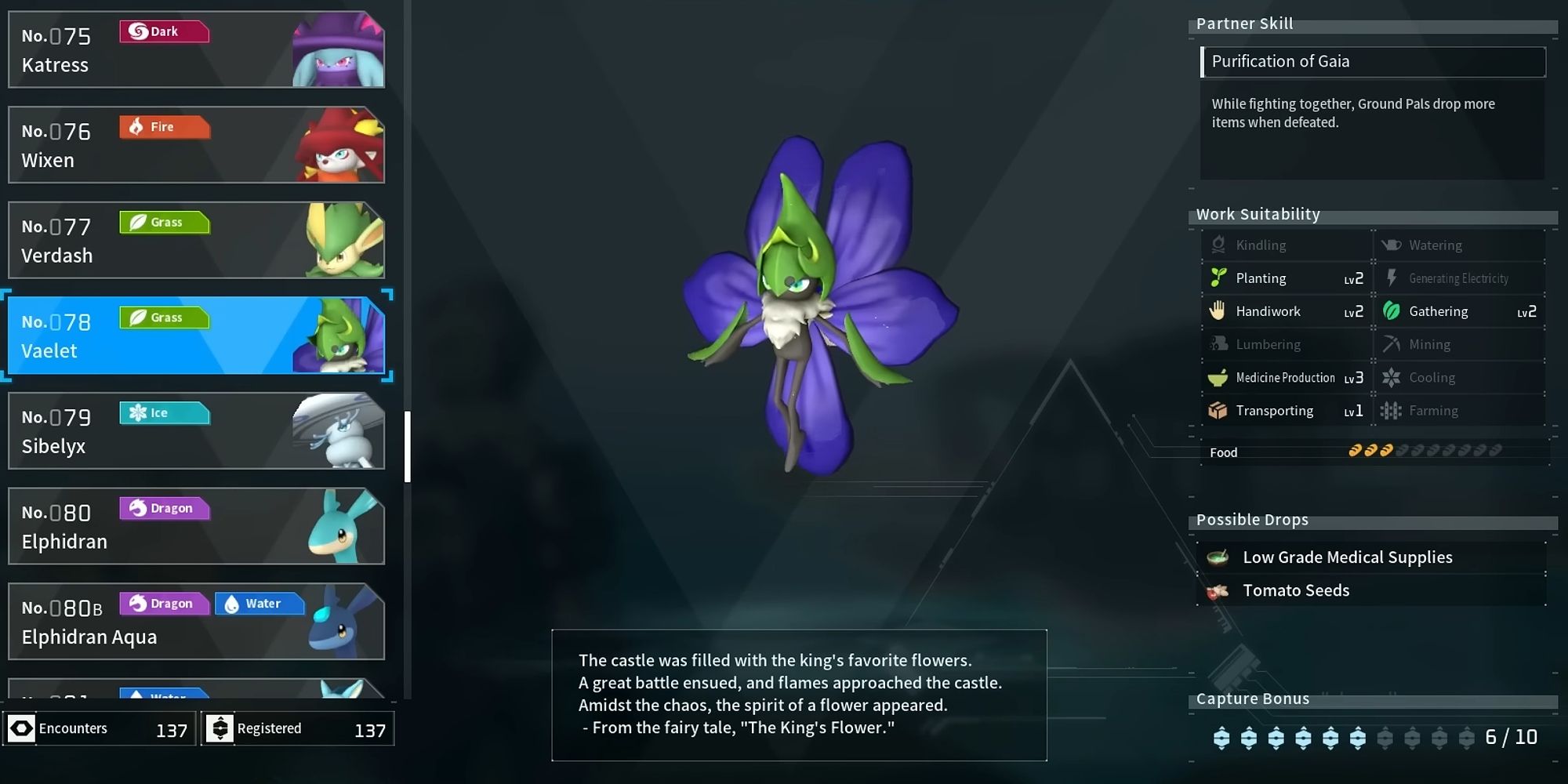Select the Cooling snowflake icon
The height and width of the screenshot is (784, 1568).
[1393, 377]
